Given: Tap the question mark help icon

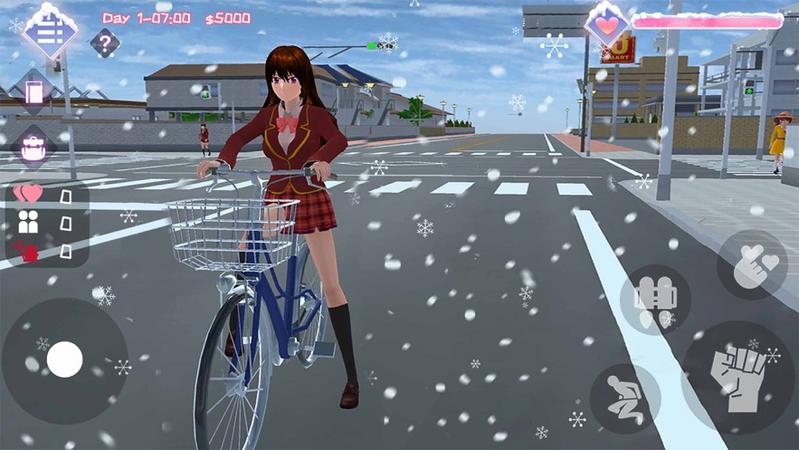Looking at the screenshot, I should tap(105, 43).
